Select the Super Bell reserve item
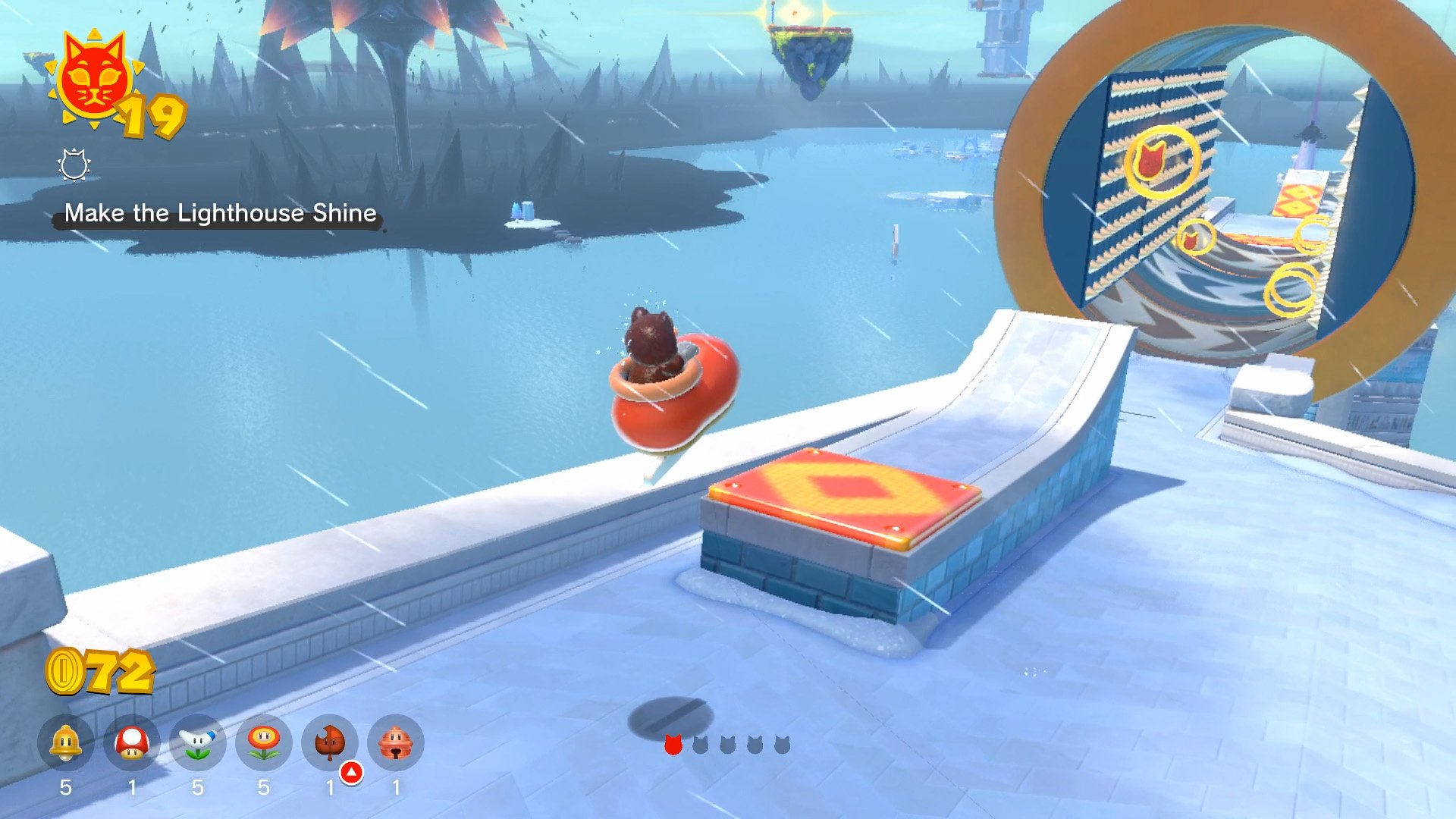This screenshot has width=1456, height=819. tap(66, 742)
